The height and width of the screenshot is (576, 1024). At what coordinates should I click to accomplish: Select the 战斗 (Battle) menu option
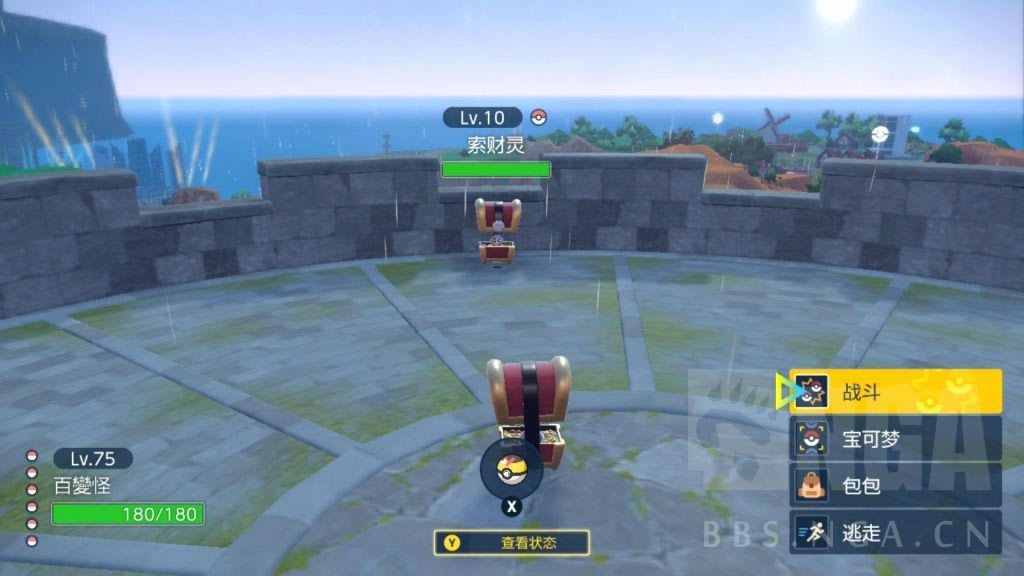(895, 391)
